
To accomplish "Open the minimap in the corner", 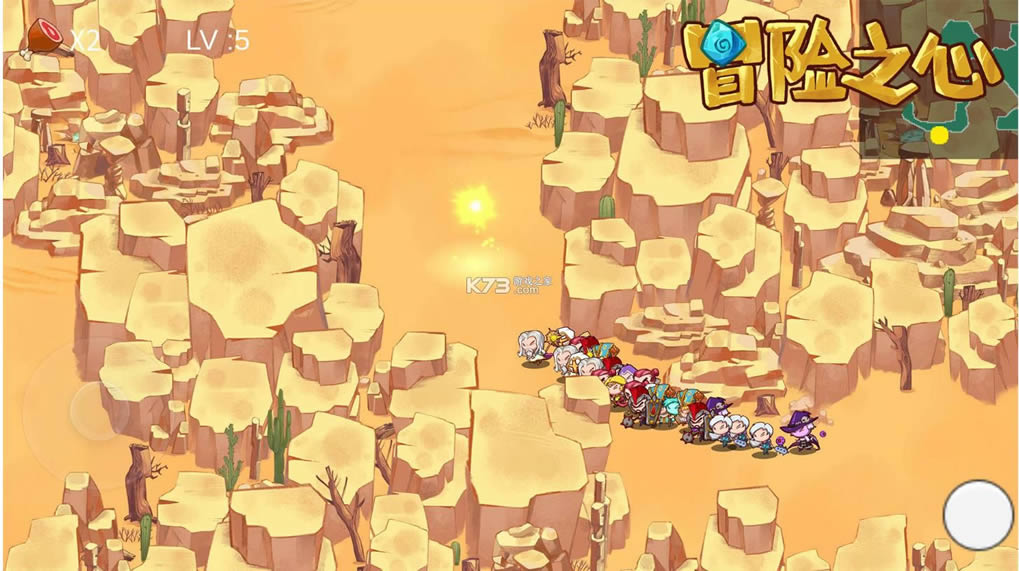I will tap(938, 120).
